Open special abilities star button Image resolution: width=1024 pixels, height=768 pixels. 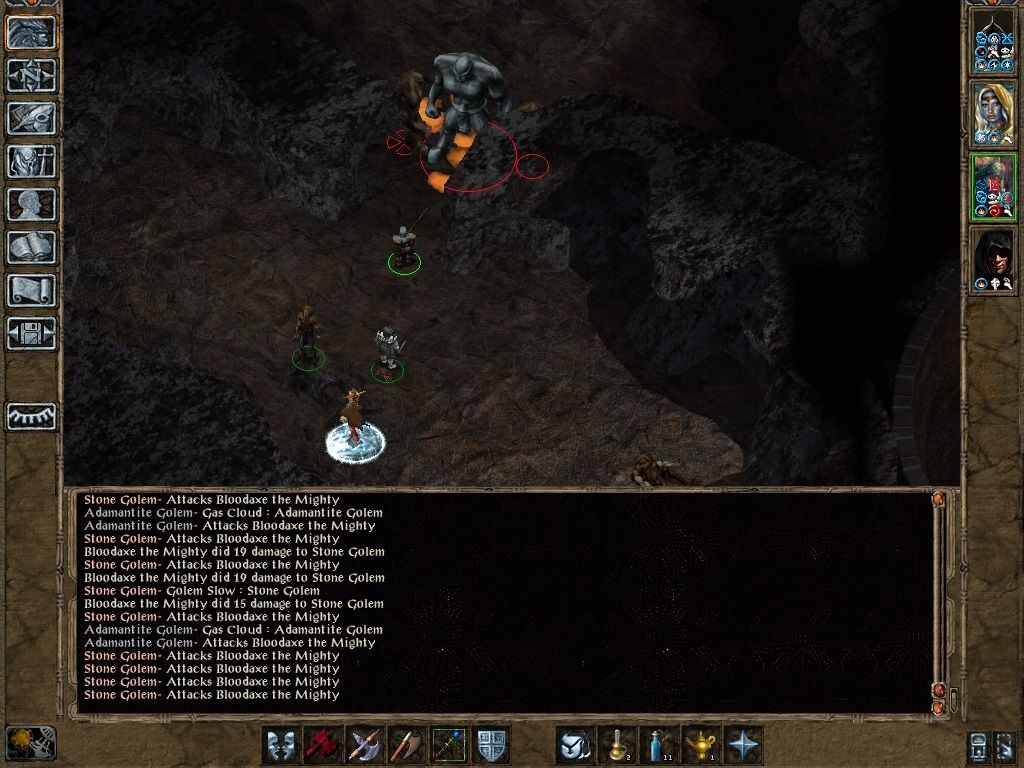tap(743, 746)
